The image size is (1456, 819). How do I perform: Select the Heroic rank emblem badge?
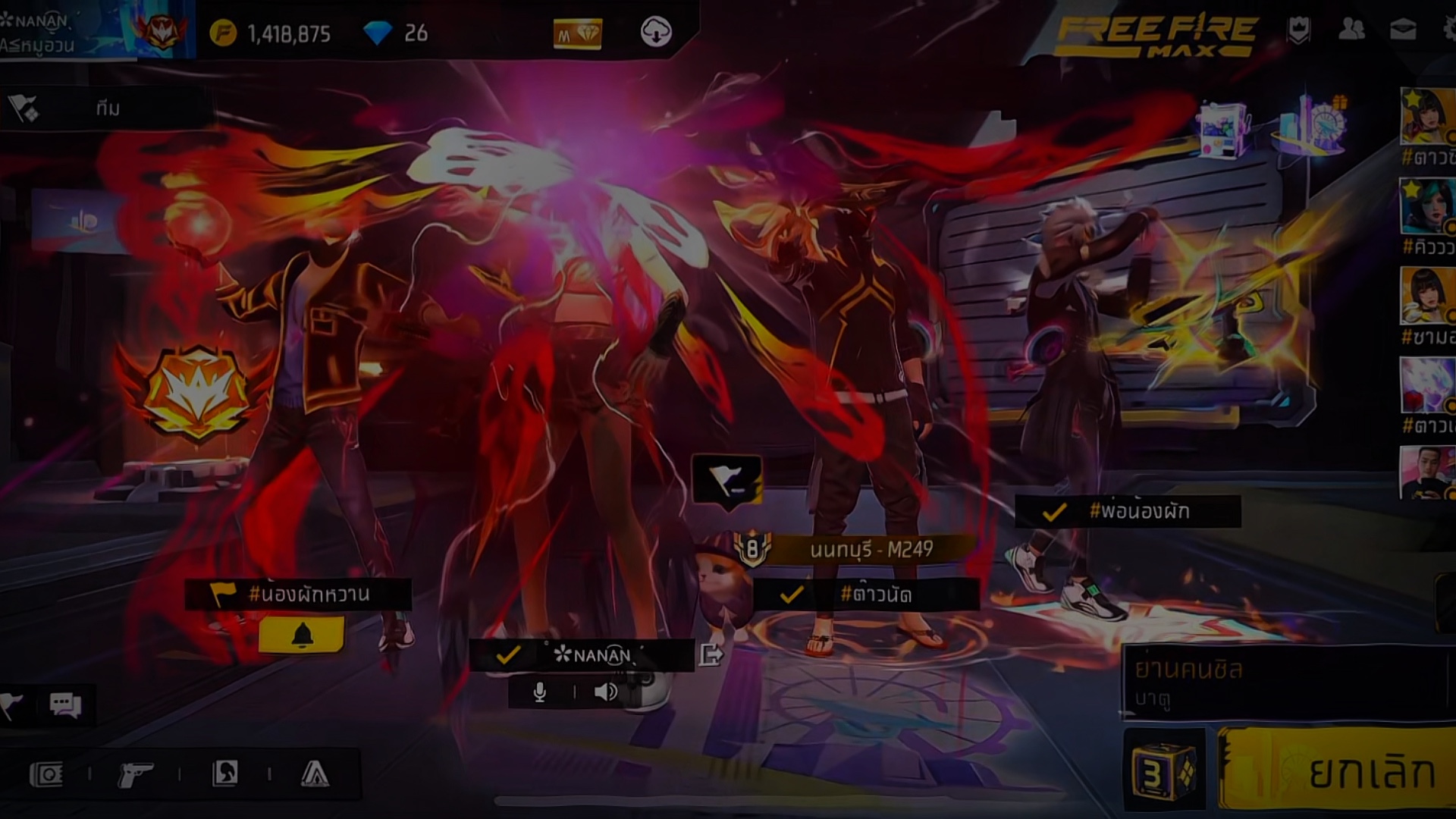click(x=197, y=392)
